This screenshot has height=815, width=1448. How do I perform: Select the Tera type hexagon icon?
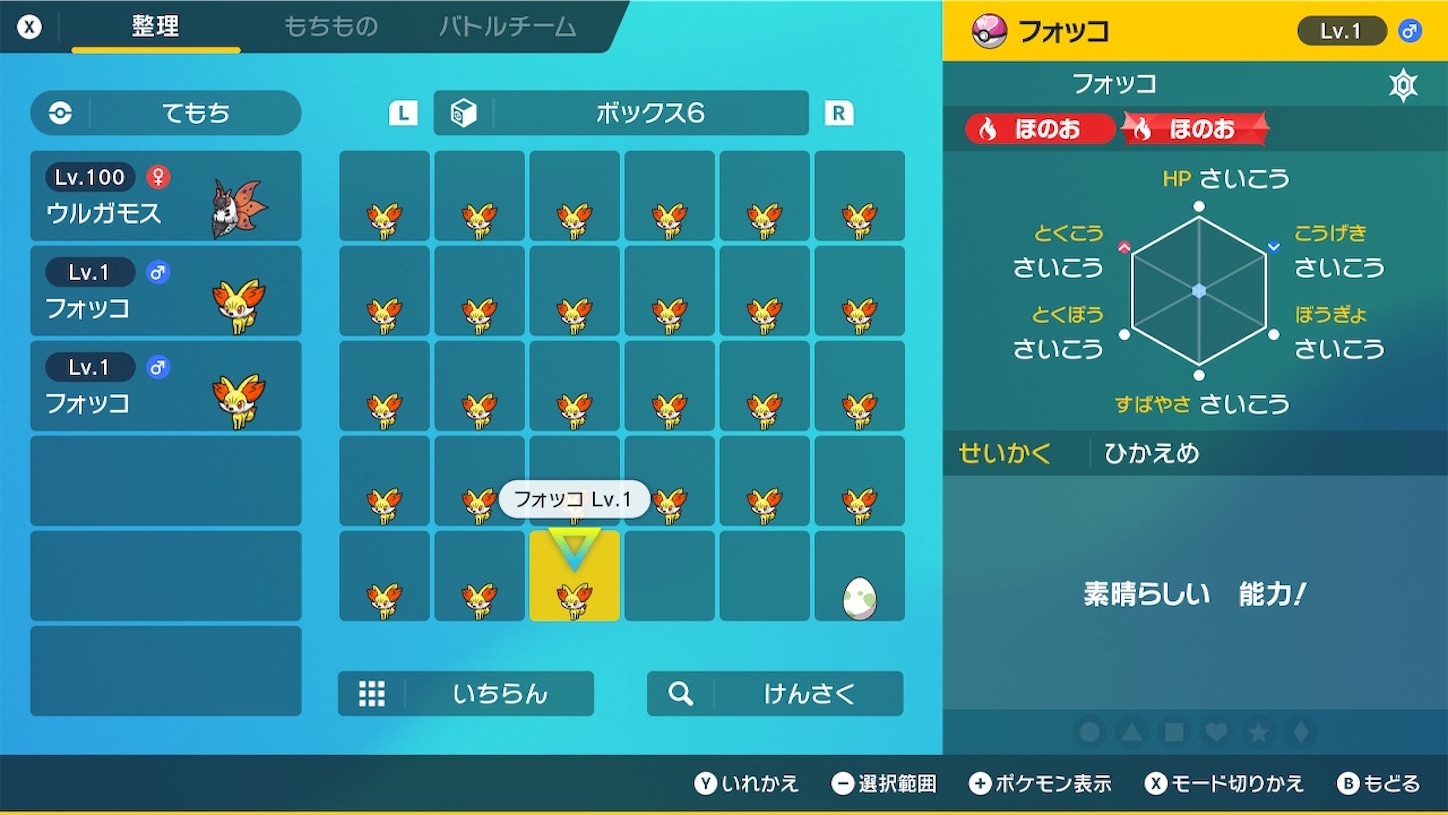[1404, 84]
